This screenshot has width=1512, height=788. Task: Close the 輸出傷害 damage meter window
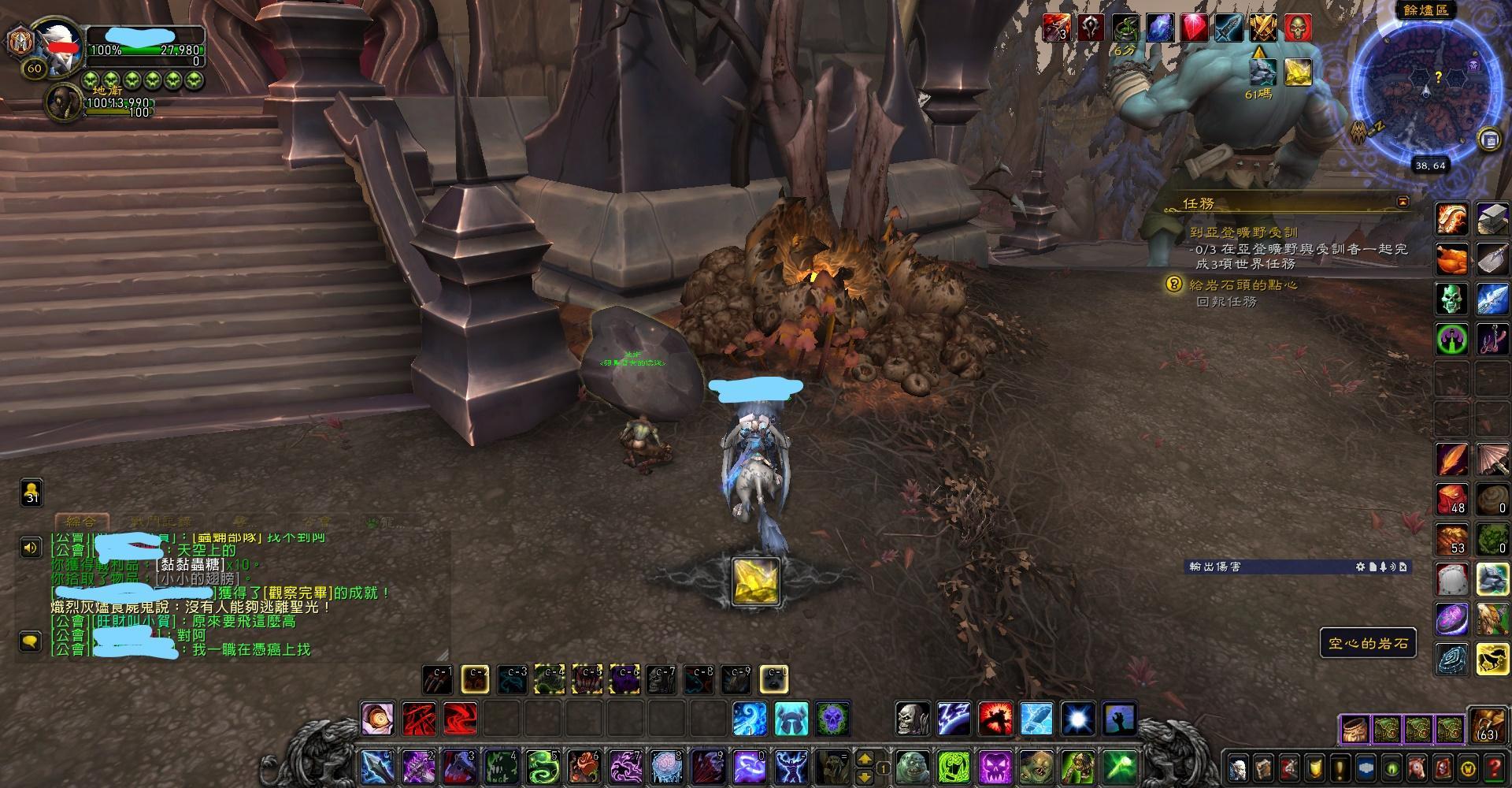pyautogui.click(x=1403, y=567)
